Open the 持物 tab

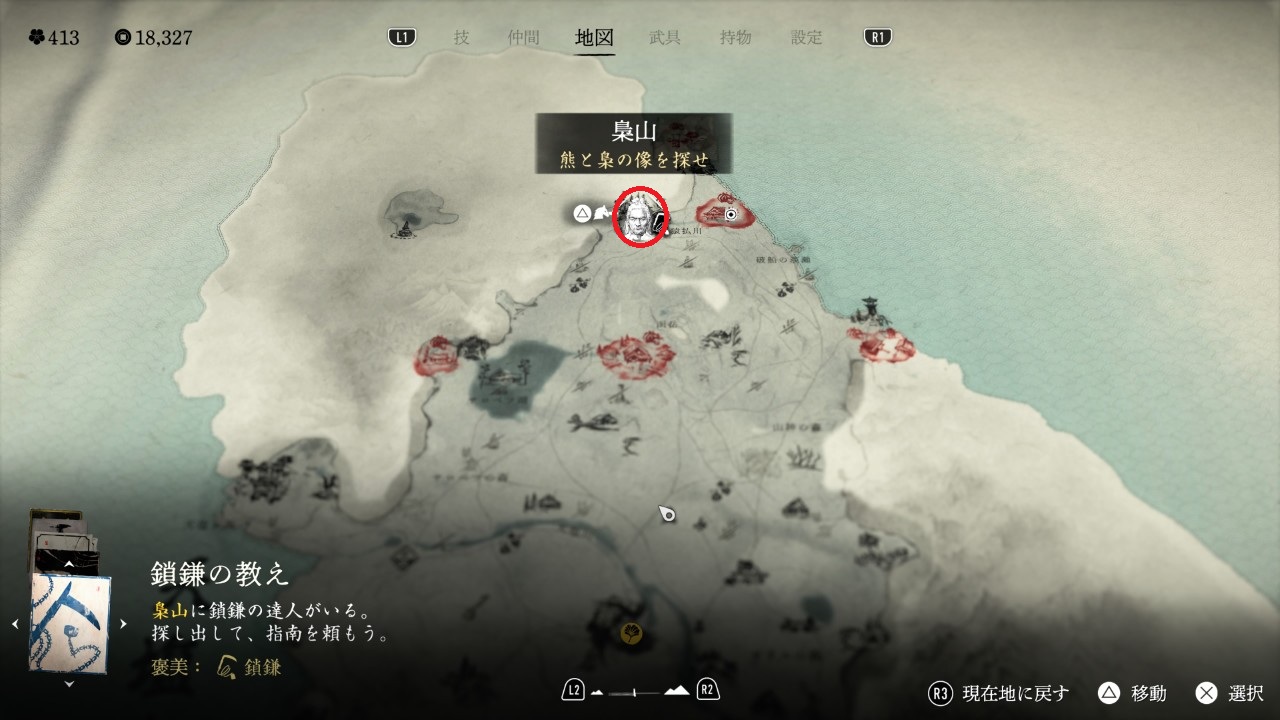click(x=735, y=38)
